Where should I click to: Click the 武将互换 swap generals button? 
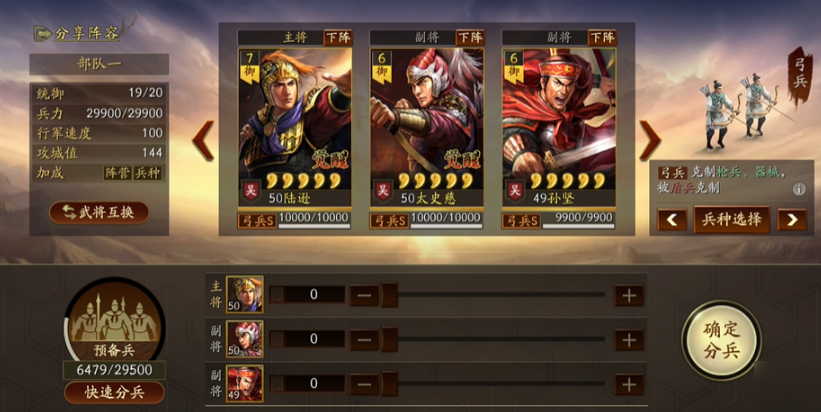99,212
